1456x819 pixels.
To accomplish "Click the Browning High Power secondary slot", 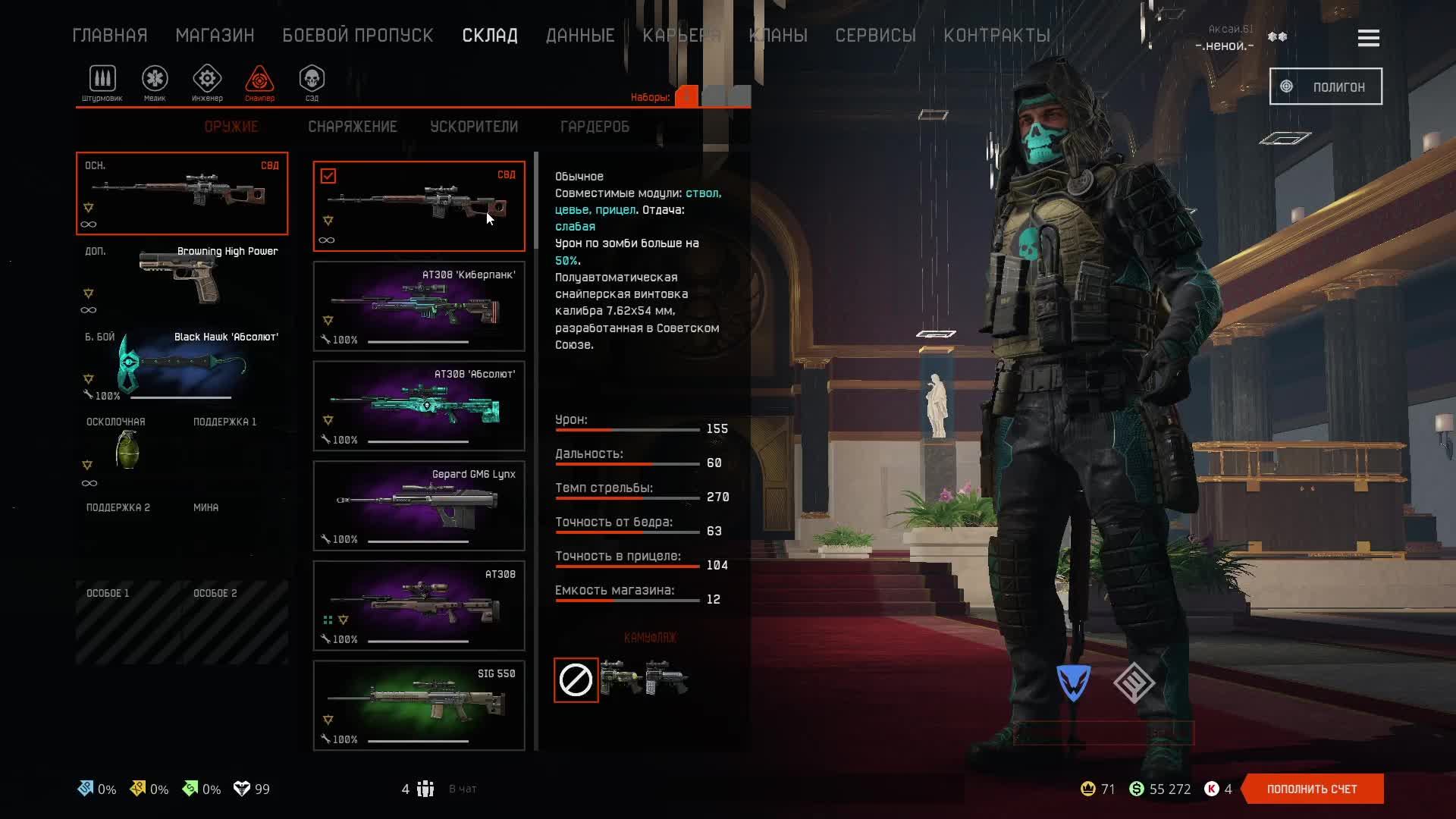I will point(182,278).
